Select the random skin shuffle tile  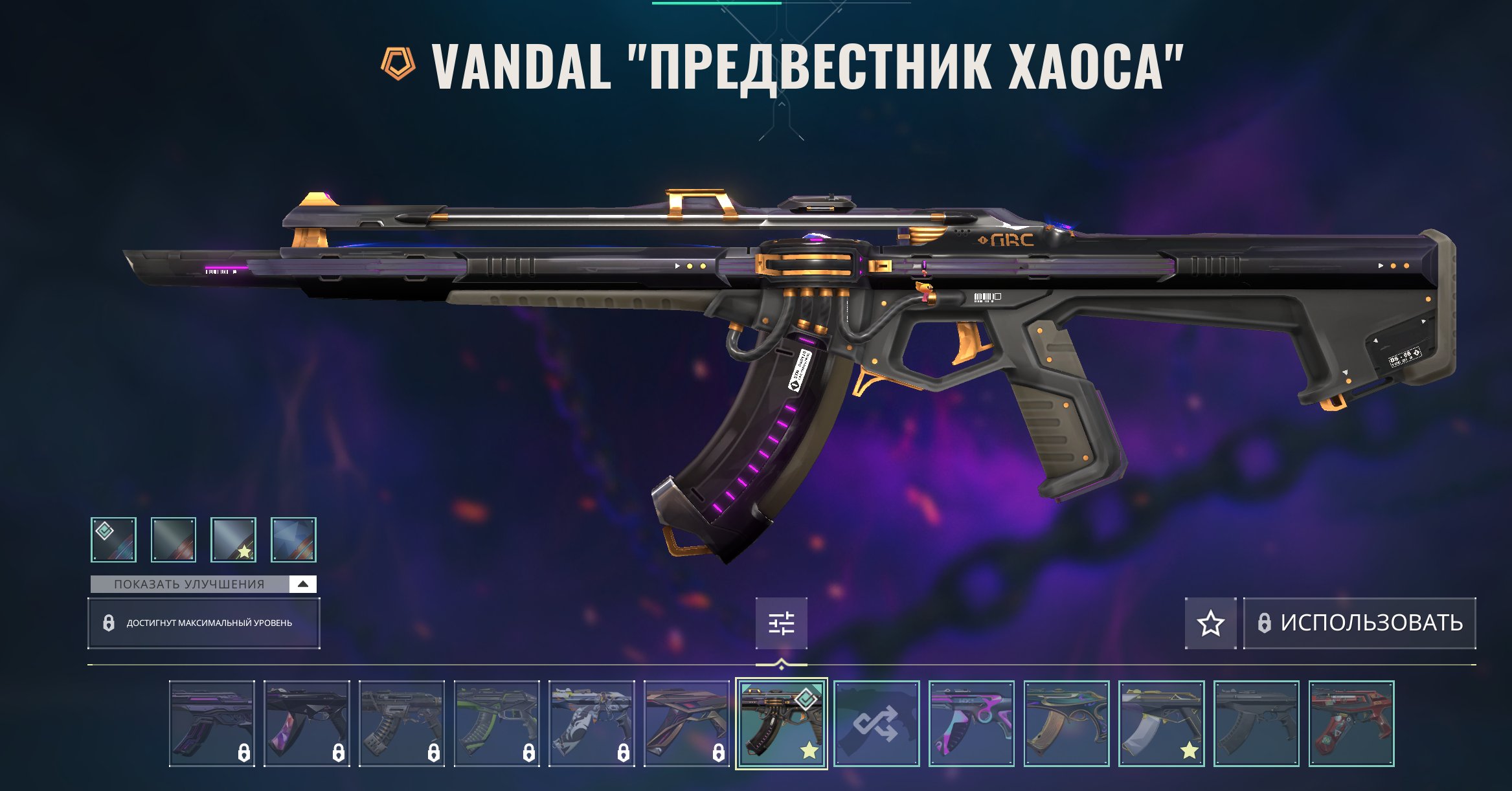pos(876,723)
